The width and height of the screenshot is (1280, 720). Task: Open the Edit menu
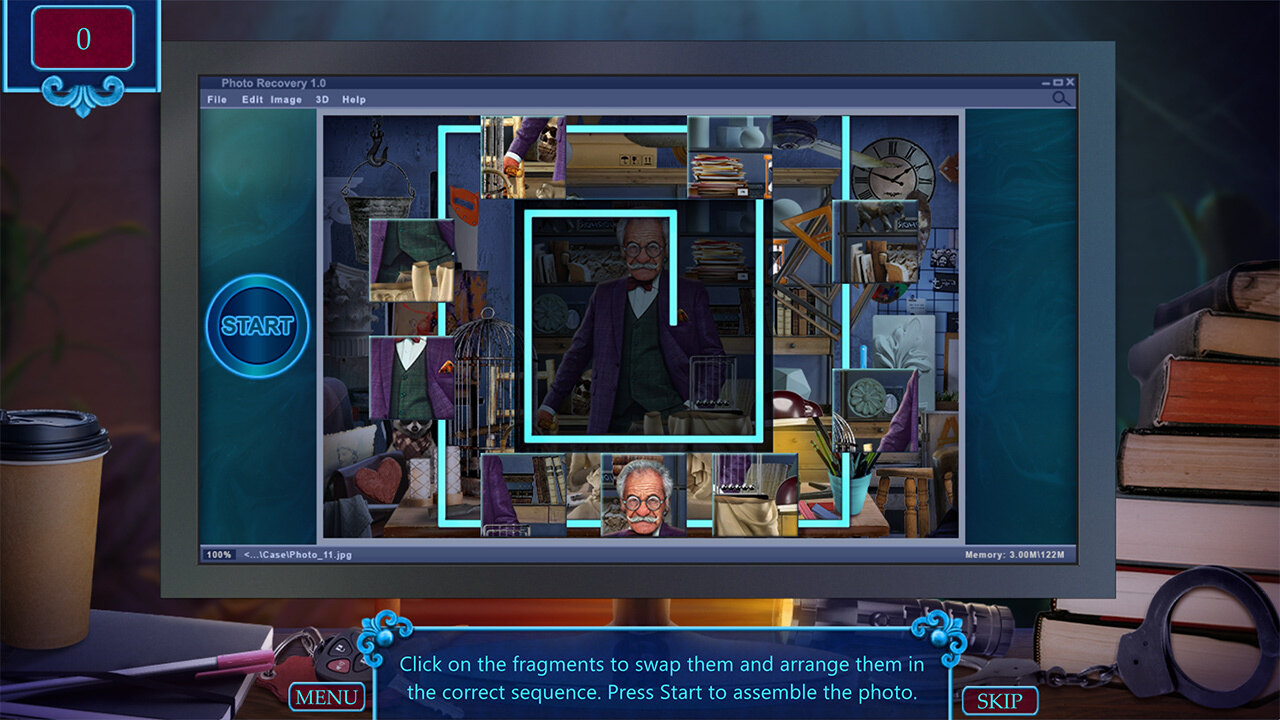252,100
